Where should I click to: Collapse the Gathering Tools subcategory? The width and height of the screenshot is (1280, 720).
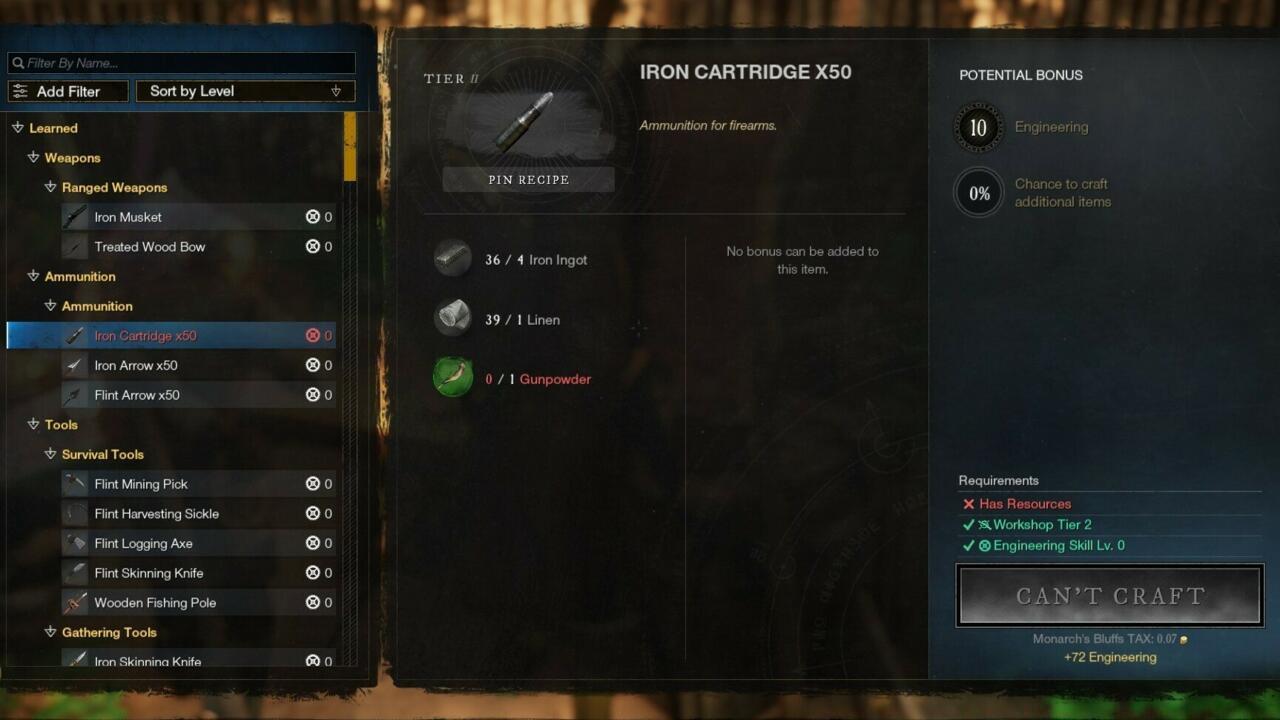[50, 632]
